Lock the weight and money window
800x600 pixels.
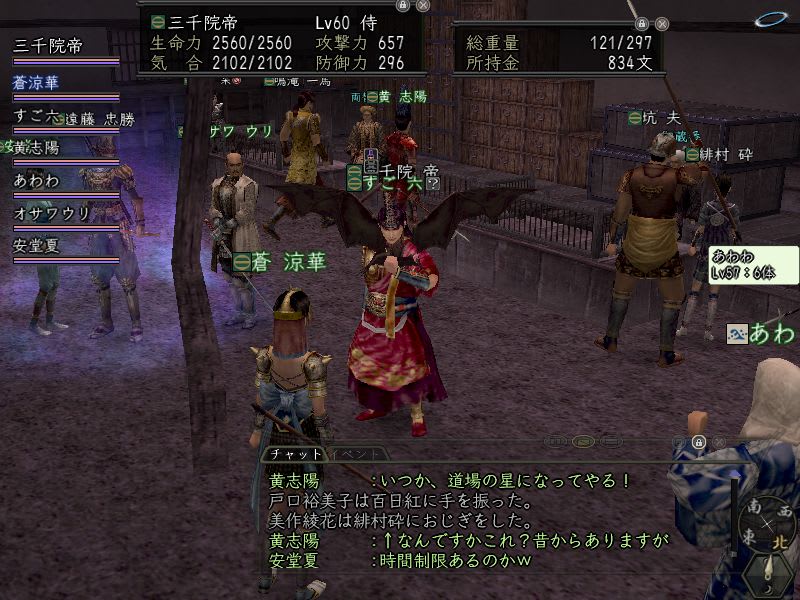tap(642, 24)
